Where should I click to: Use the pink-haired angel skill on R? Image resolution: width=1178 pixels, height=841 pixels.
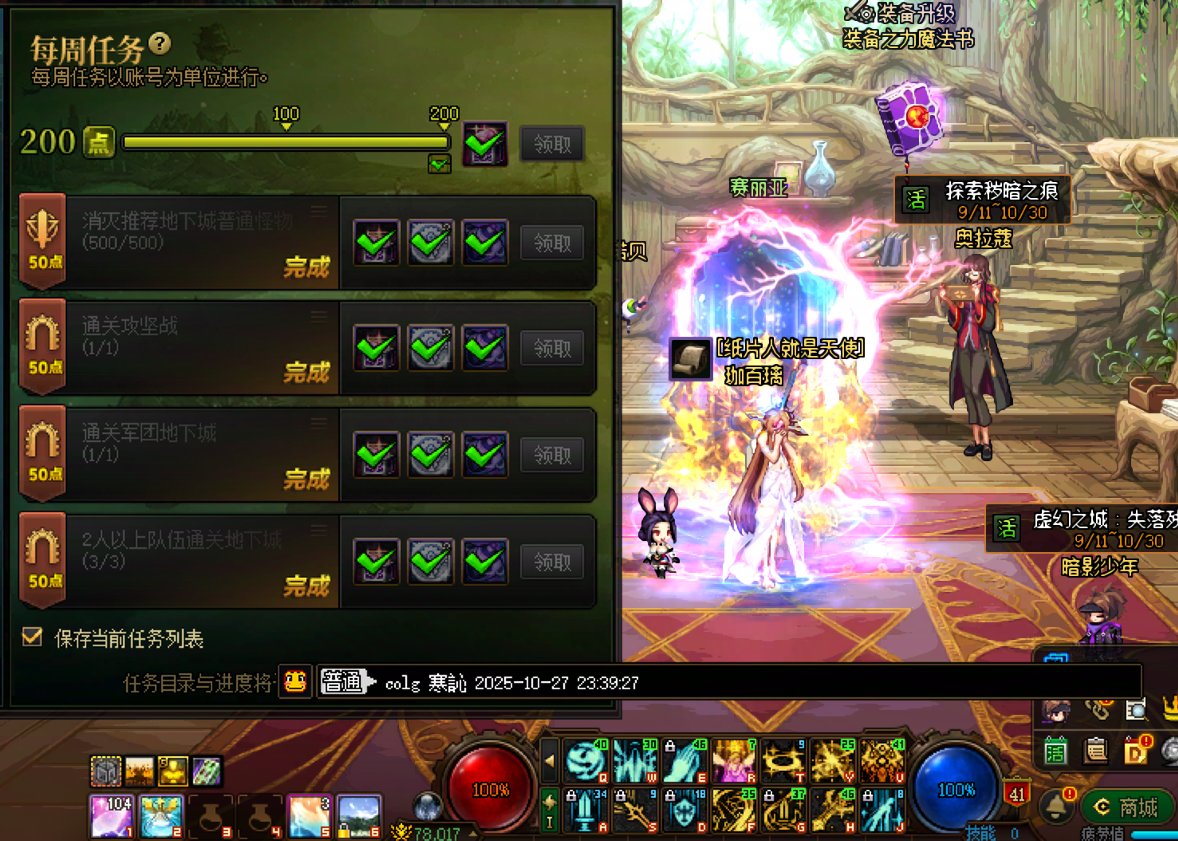[735, 762]
